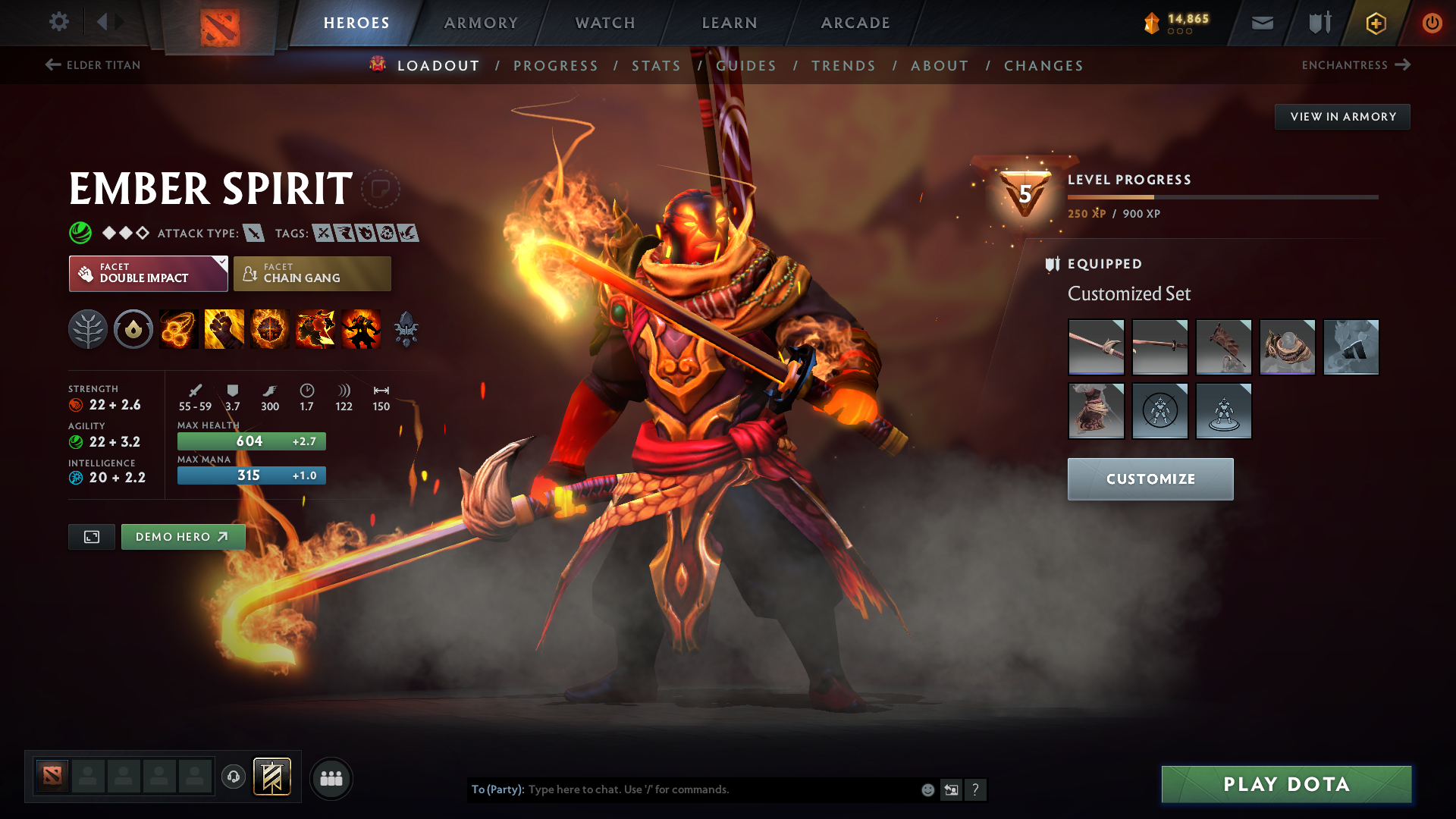The width and height of the screenshot is (1456, 819).
Task: Click the Fire Remnant ultimate icon
Action: tap(360, 328)
